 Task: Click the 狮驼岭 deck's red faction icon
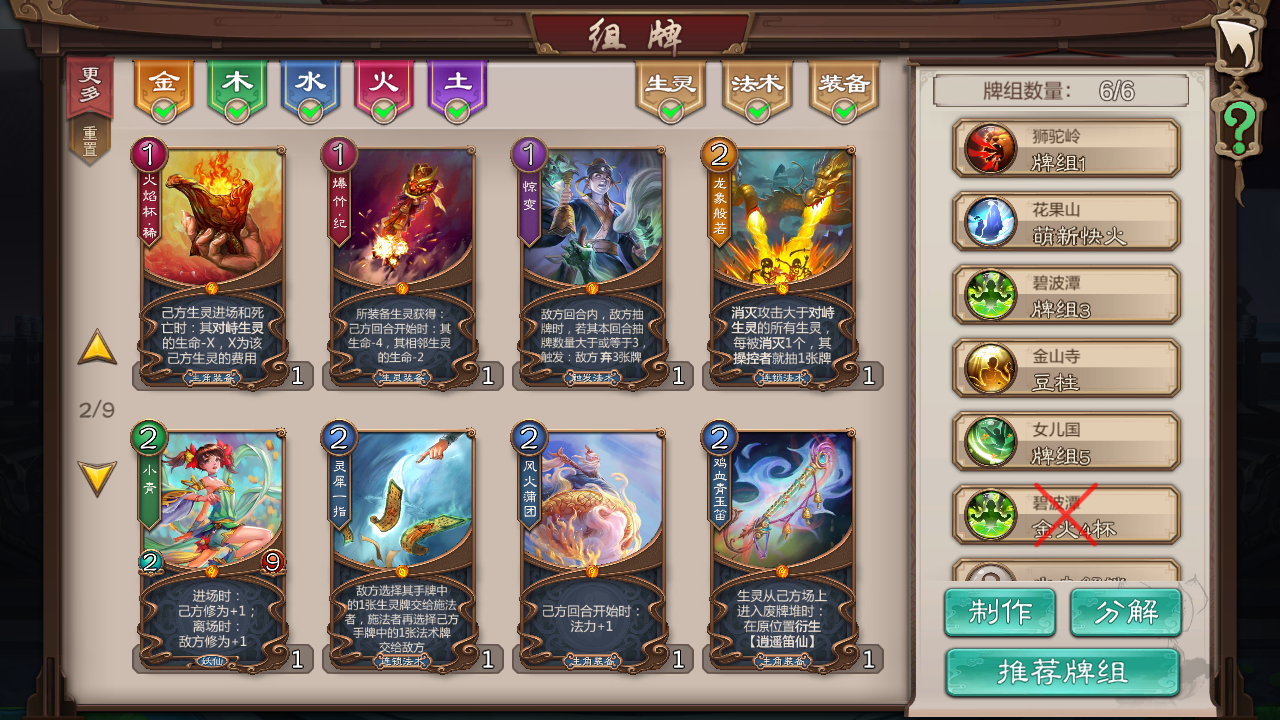(x=991, y=147)
